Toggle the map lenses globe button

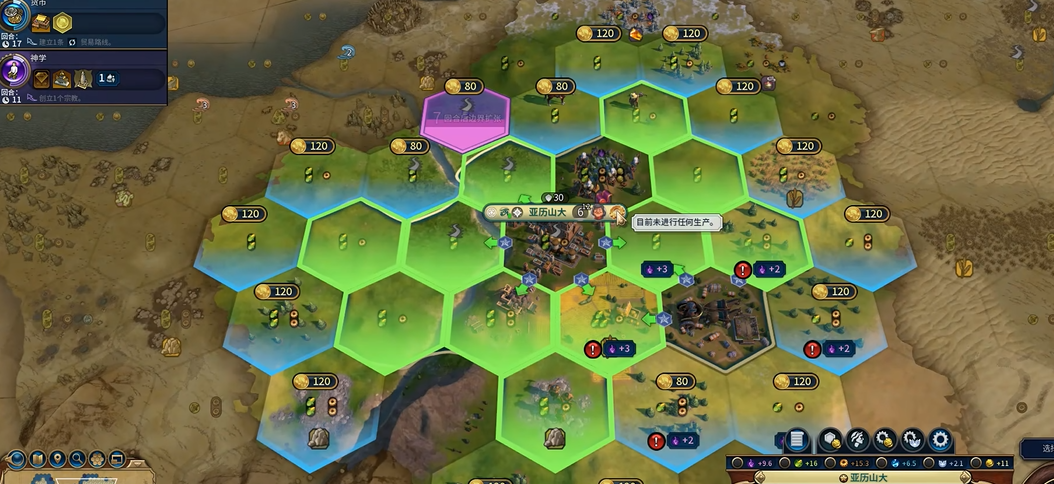pos(16,459)
